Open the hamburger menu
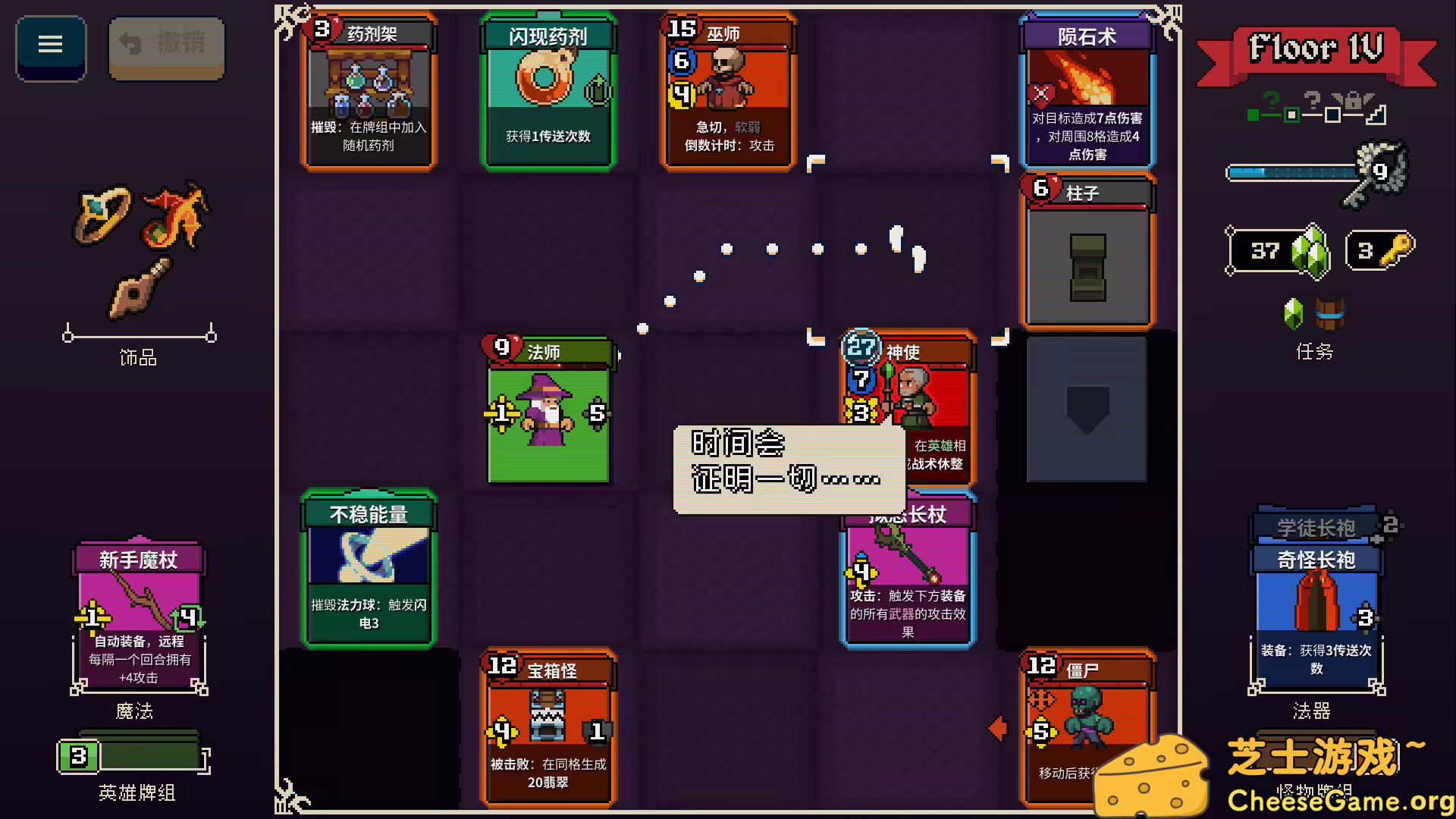Viewport: 1456px width, 819px height. pos(50,45)
